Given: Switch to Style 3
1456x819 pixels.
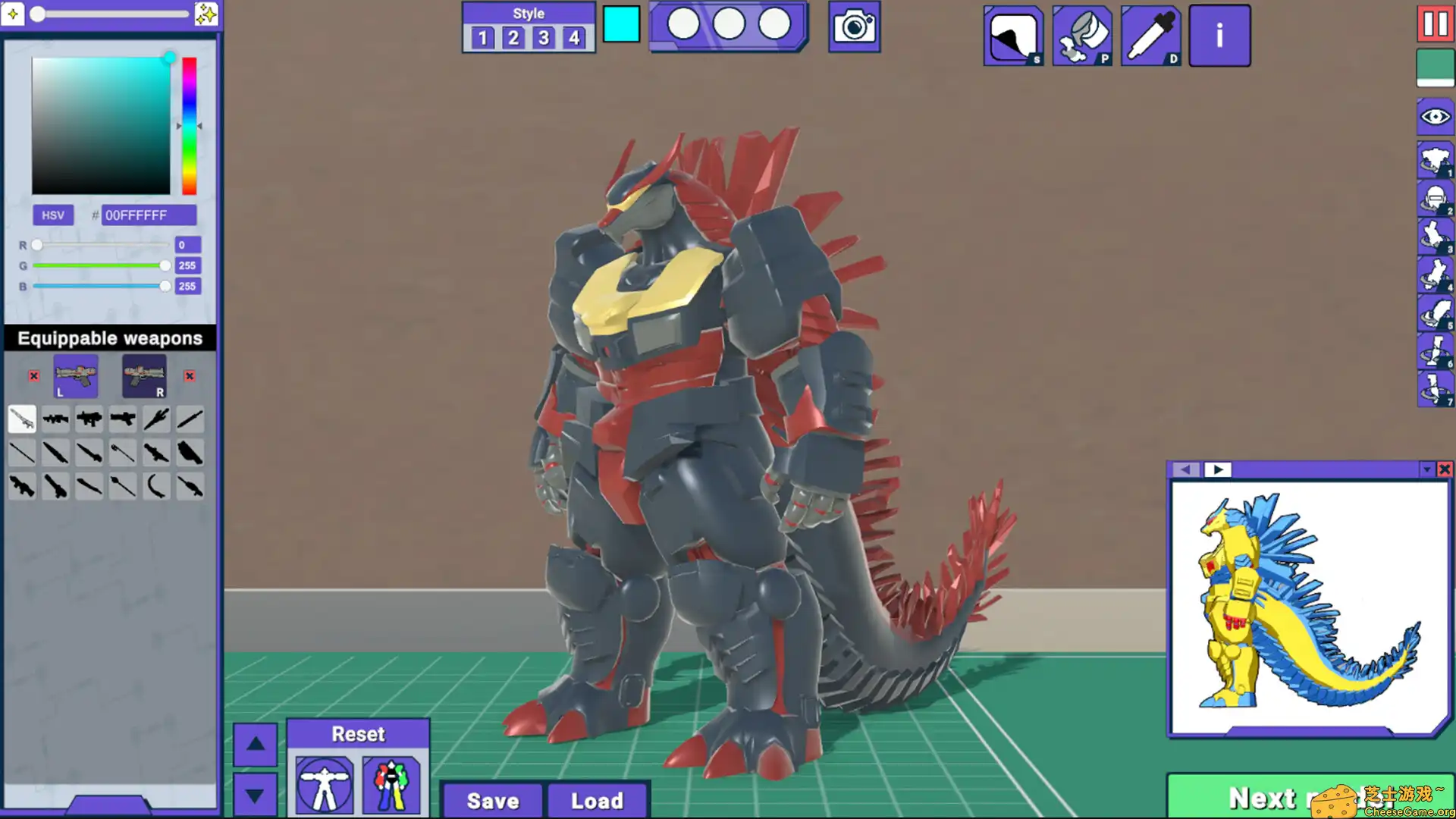Looking at the screenshot, I should (x=543, y=37).
